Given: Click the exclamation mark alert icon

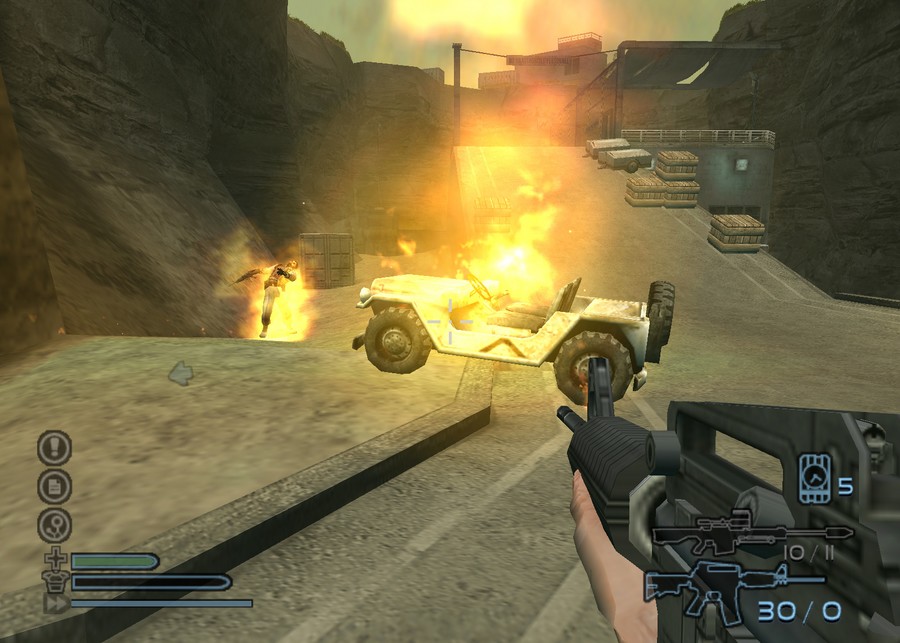Looking at the screenshot, I should pyautogui.click(x=54, y=447).
